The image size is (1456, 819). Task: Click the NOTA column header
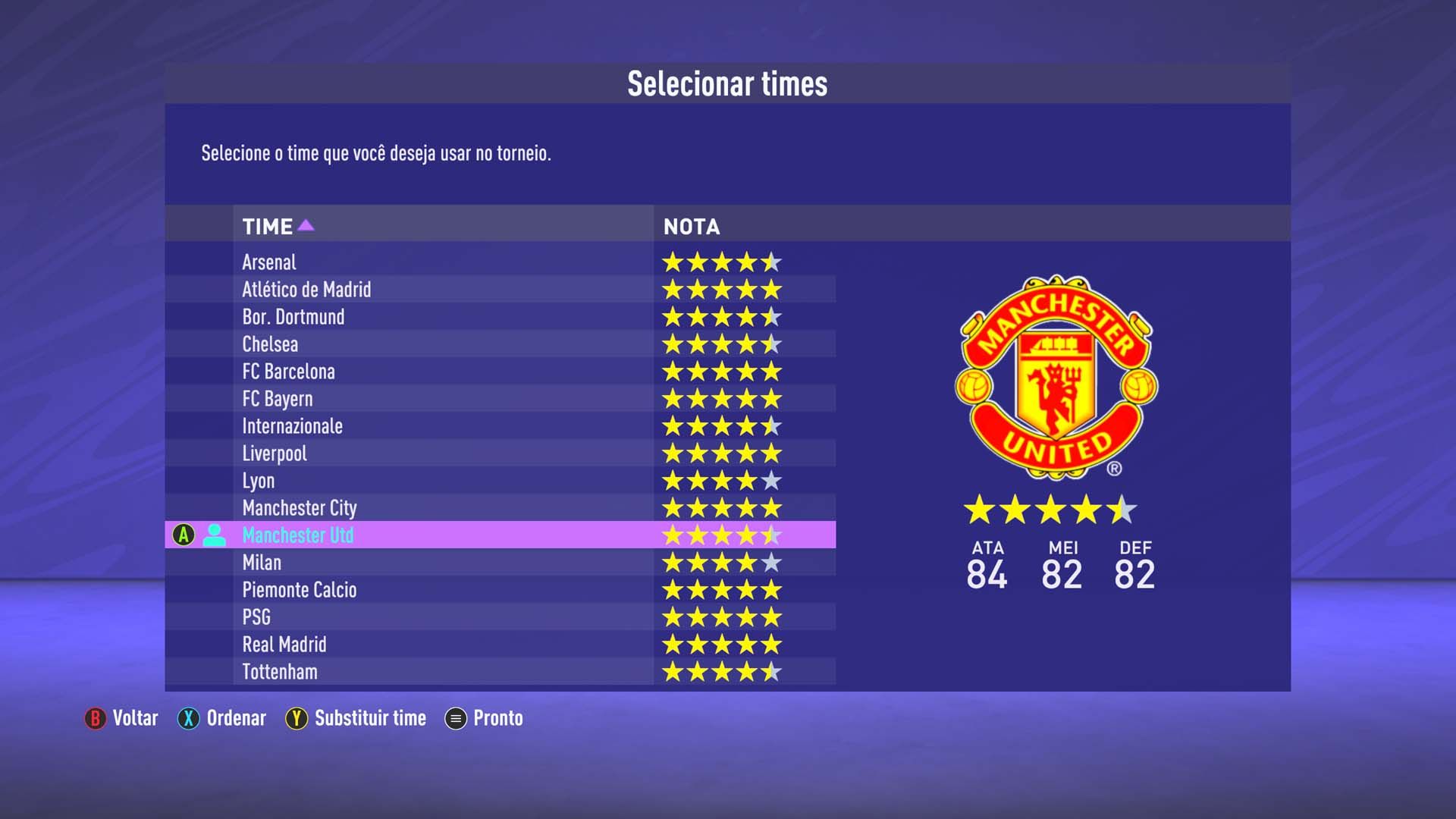click(x=690, y=225)
